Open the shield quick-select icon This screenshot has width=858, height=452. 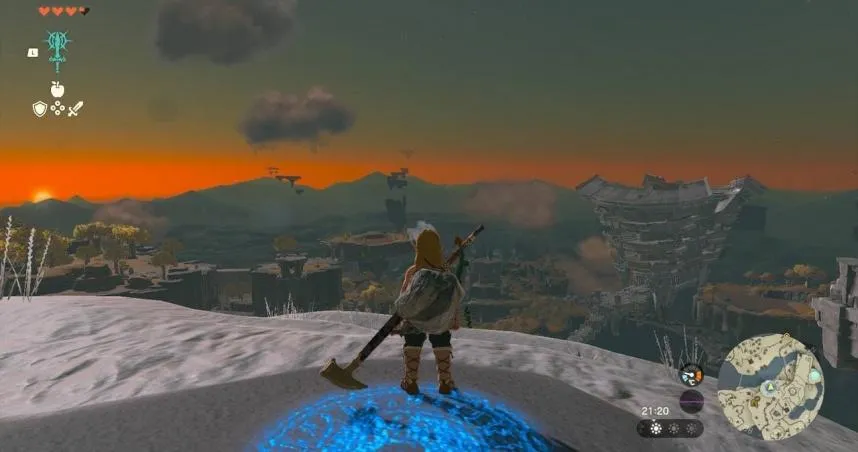39,108
